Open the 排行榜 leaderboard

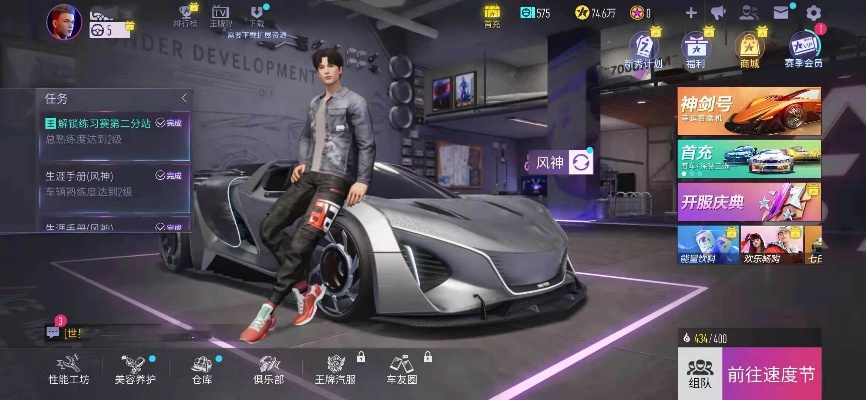point(184,14)
